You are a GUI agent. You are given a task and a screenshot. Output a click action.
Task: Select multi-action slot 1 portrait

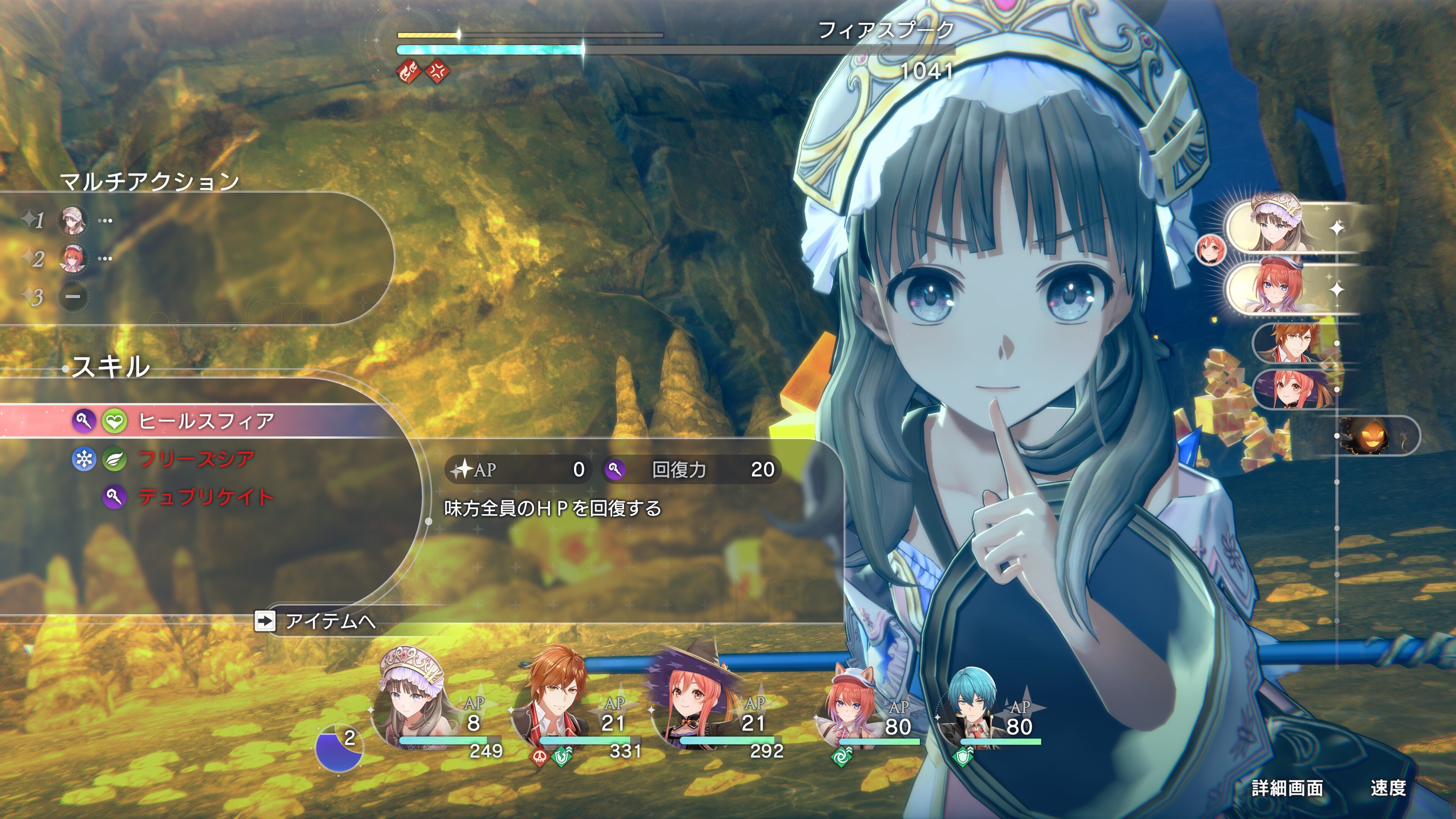click(x=73, y=220)
